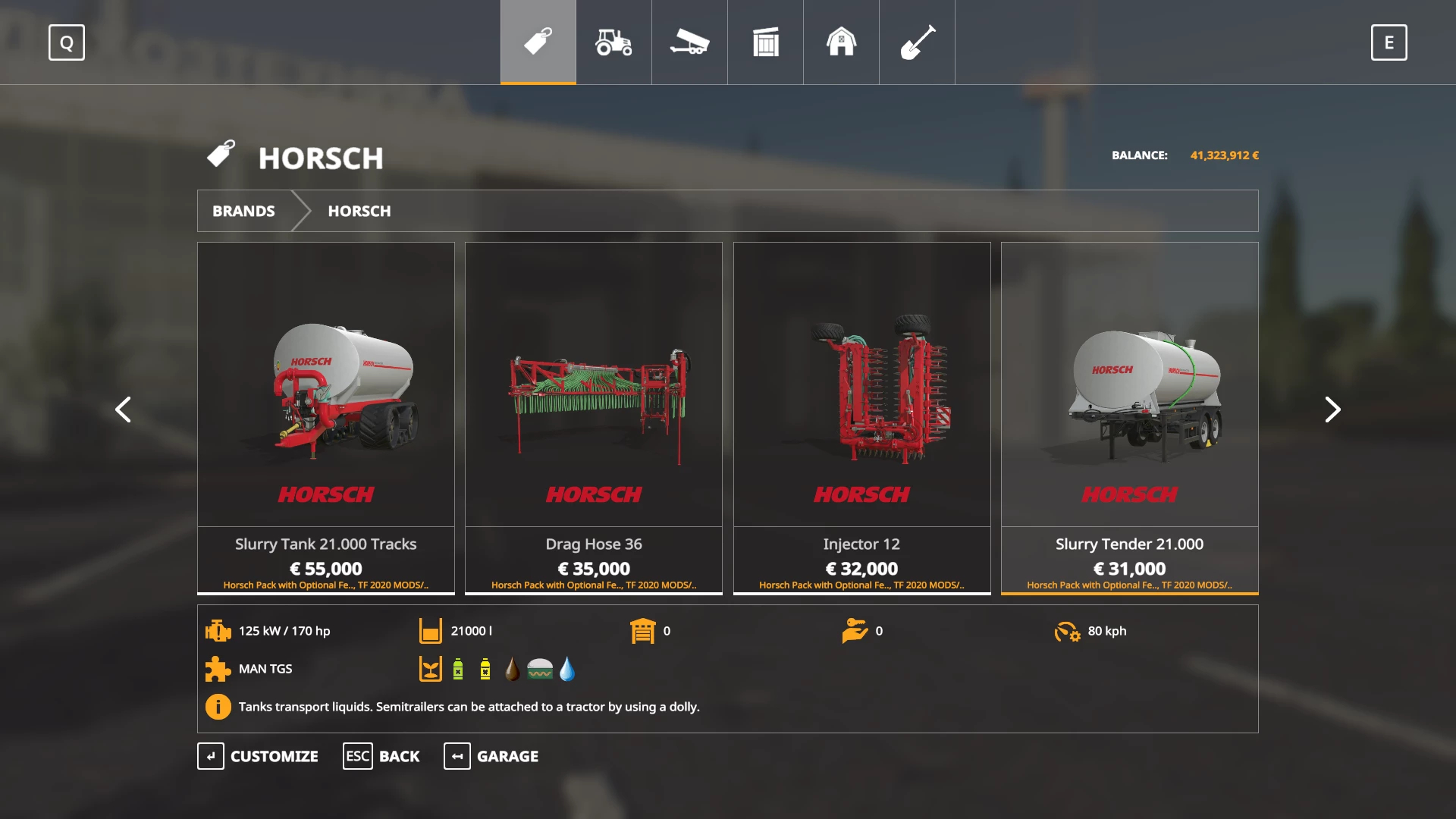Choose the Drag Hose 36 item
1456x819 pixels.
594,417
